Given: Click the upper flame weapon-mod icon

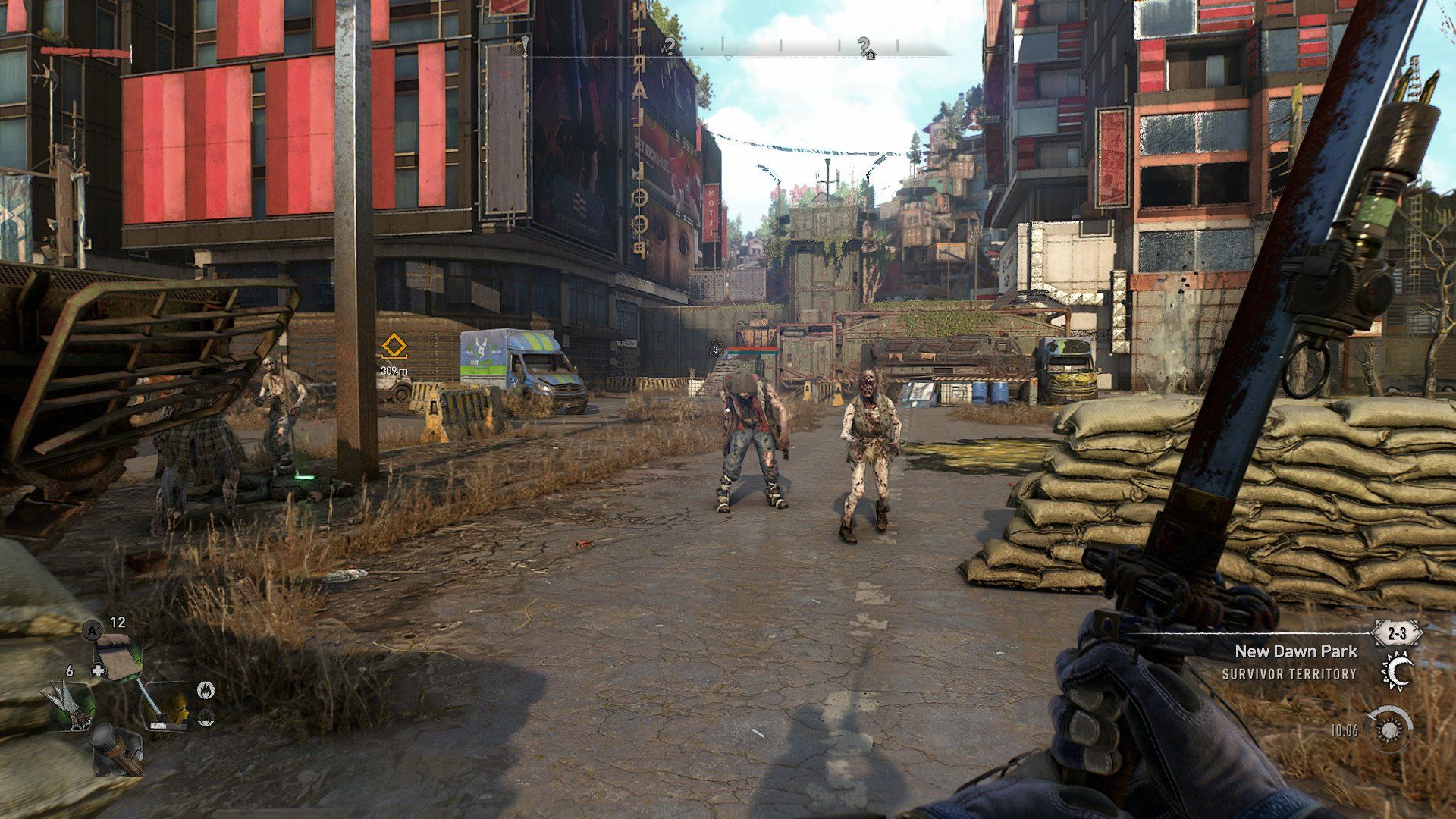Looking at the screenshot, I should click(206, 690).
